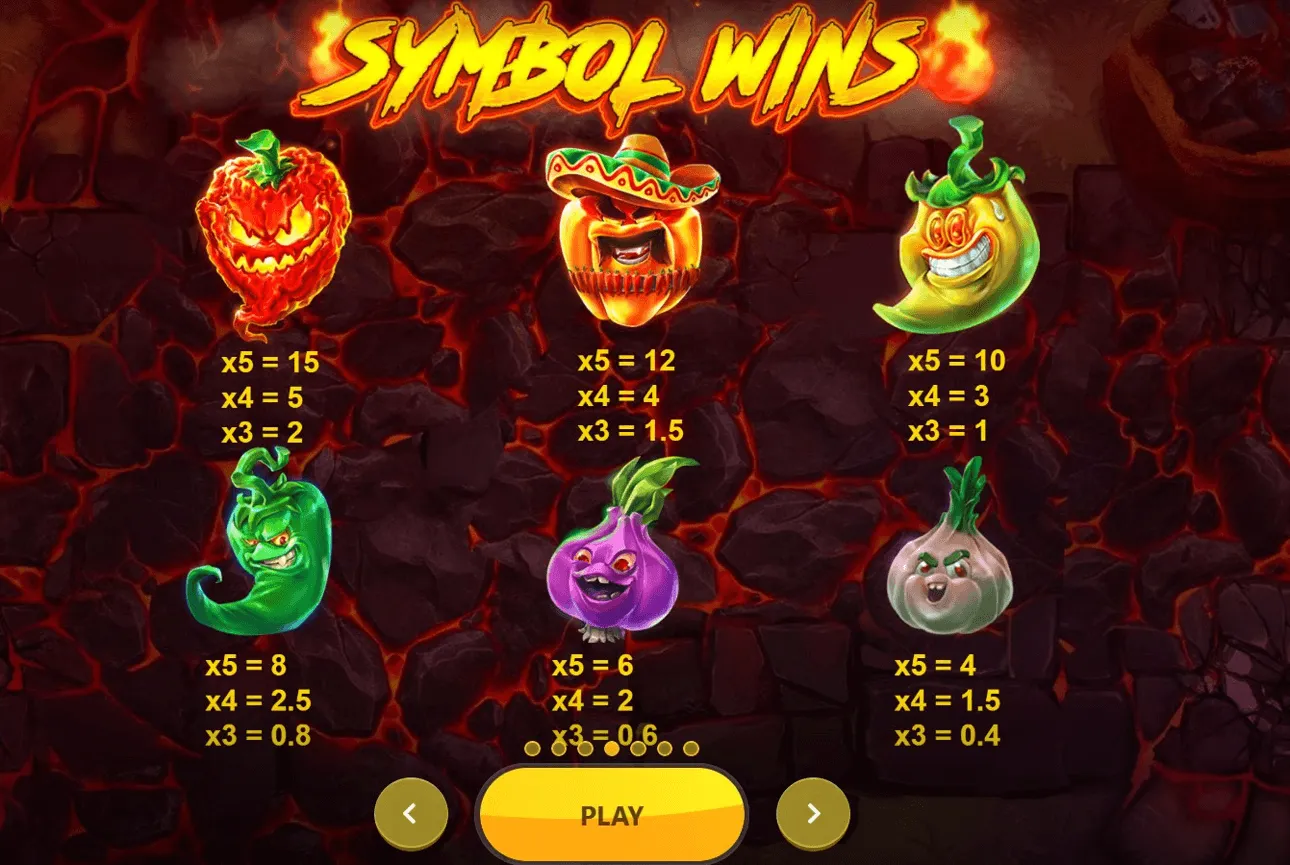Select the highlighted pagination dot
Screen dimensions: 1290x865
pos(611,749)
